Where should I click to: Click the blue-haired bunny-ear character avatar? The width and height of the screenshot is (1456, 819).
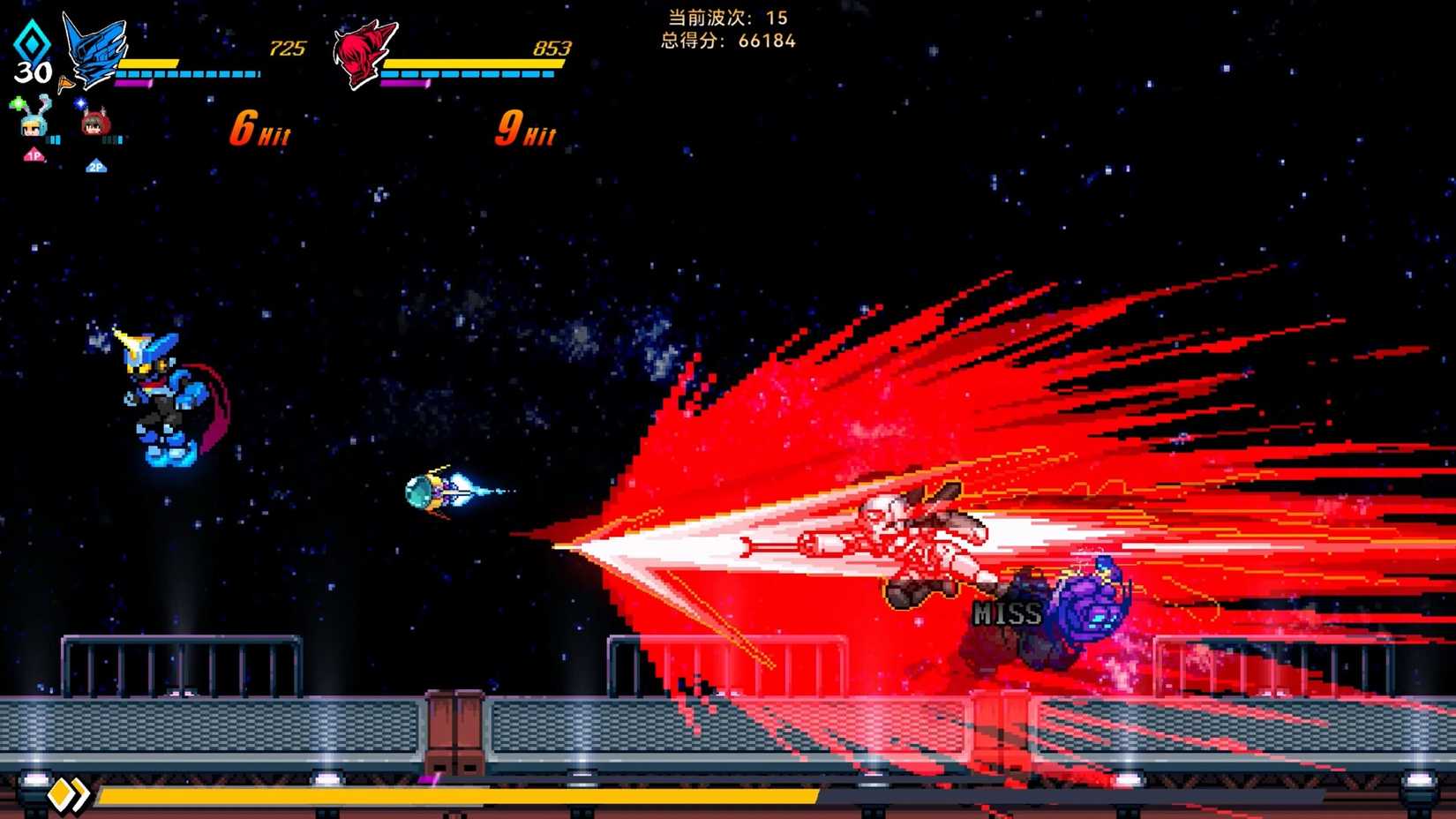(x=35, y=126)
